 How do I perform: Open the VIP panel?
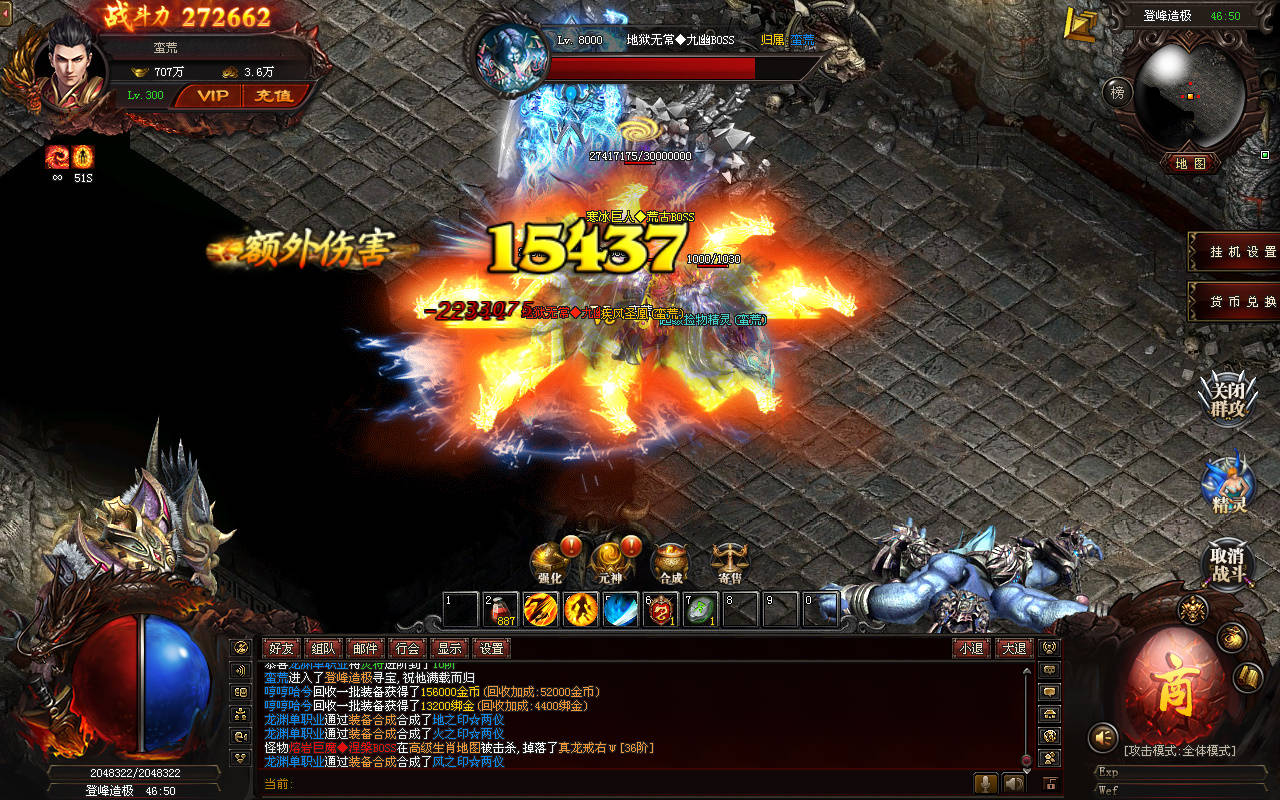[212, 96]
